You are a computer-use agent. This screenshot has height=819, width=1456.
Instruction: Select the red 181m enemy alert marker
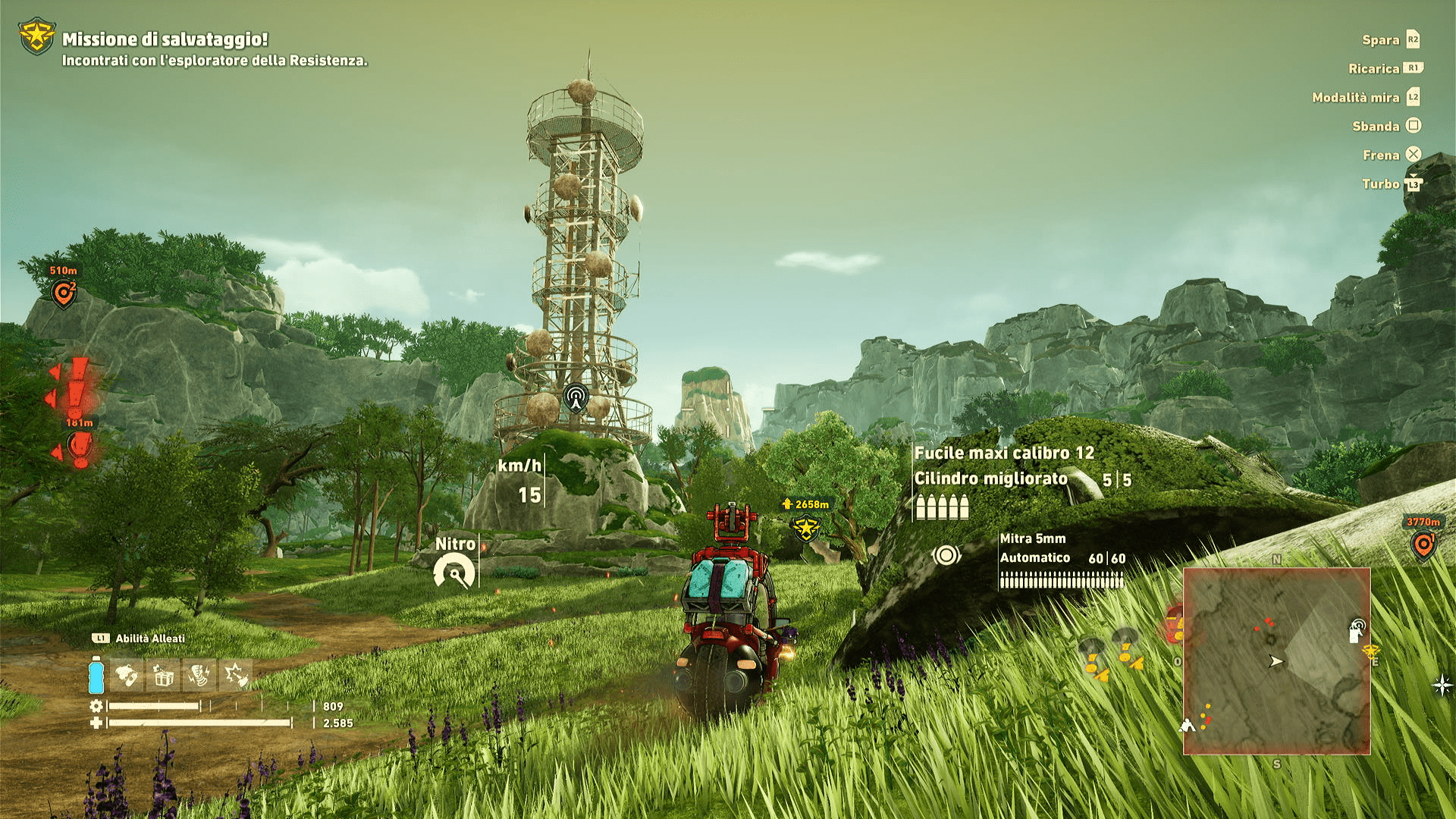coord(80,444)
